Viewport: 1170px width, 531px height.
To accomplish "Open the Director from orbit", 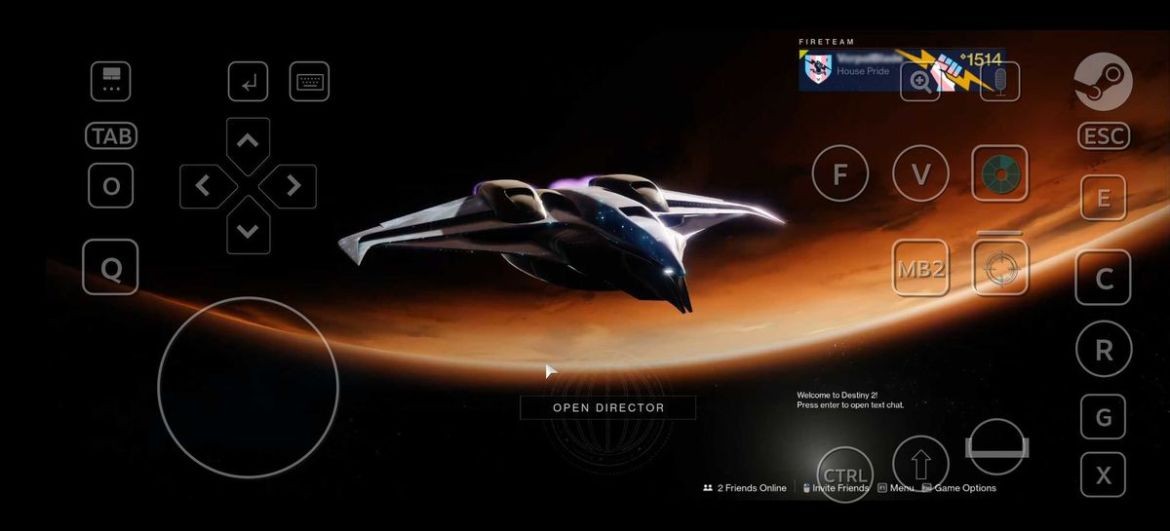I will [x=608, y=407].
